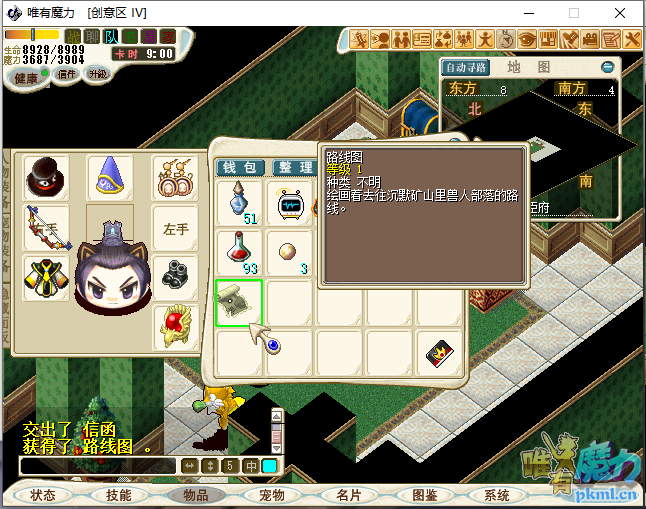
Task: Show the 名片 name card panel
Action: click(349, 495)
